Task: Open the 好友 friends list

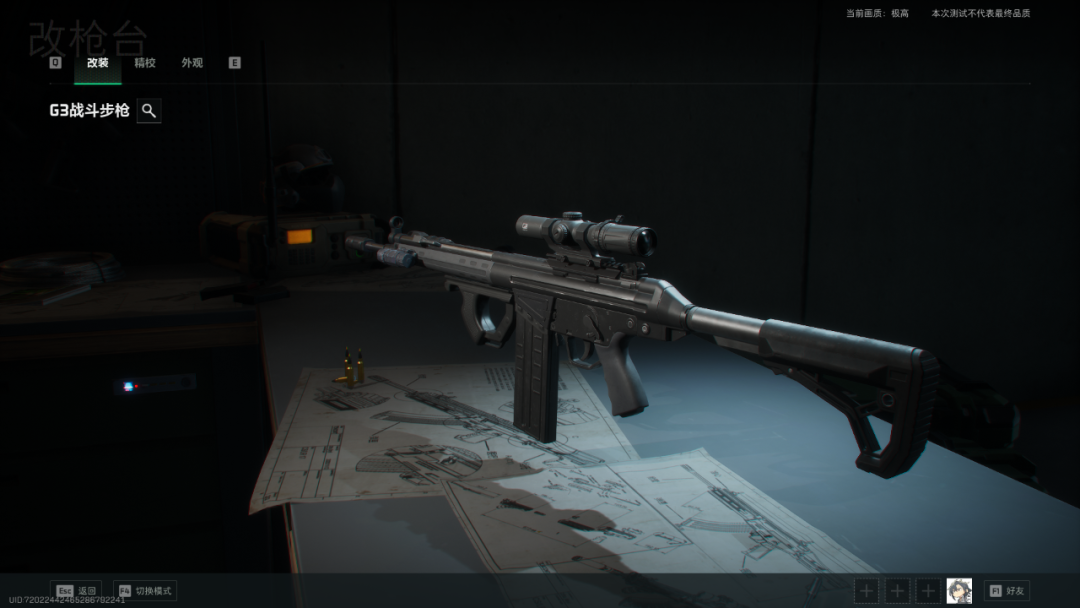Action: (x=1006, y=591)
